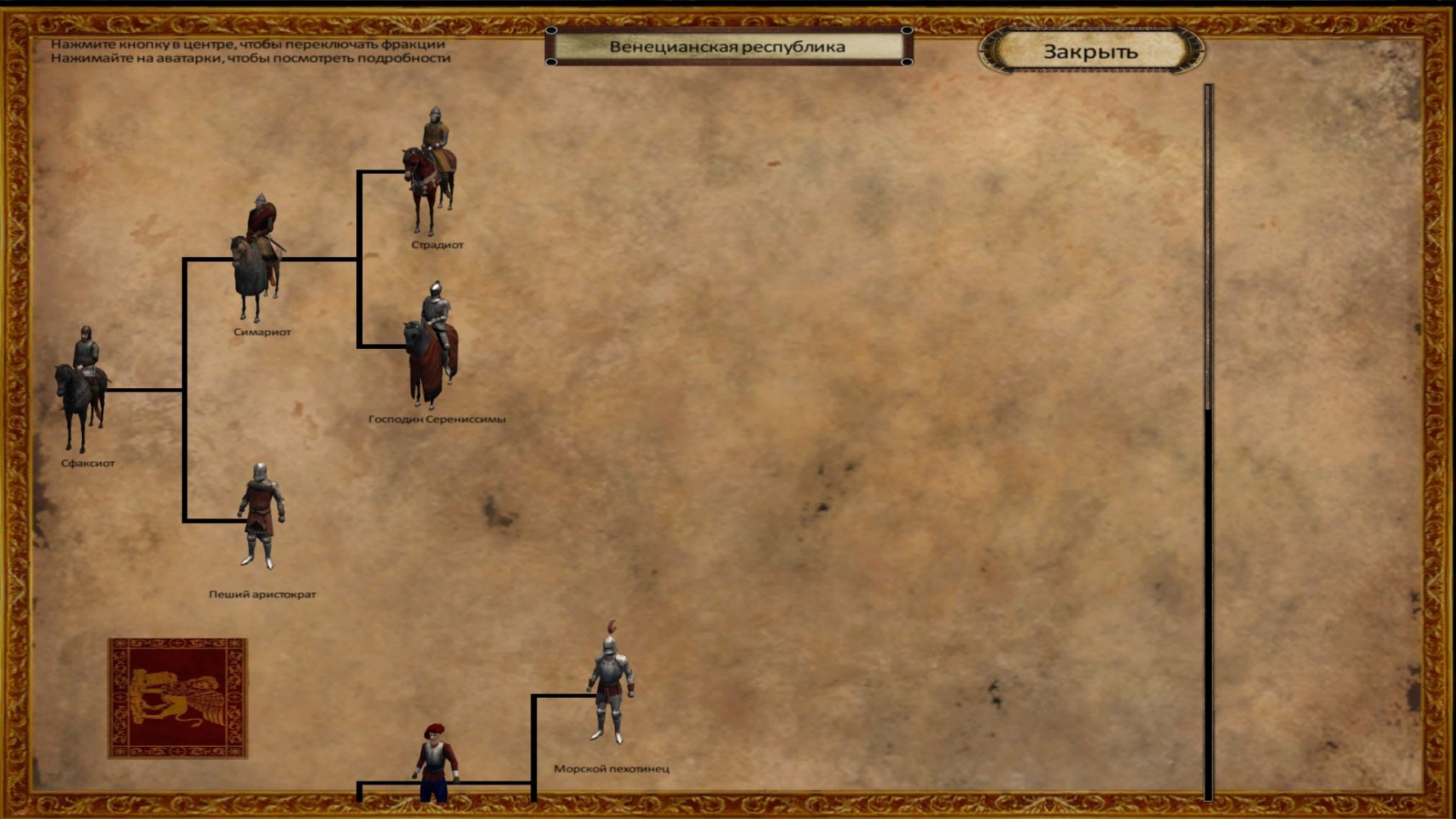The height and width of the screenshot is (819, 1456).
Task: View details of the Симариот unit
Action: 259,258
